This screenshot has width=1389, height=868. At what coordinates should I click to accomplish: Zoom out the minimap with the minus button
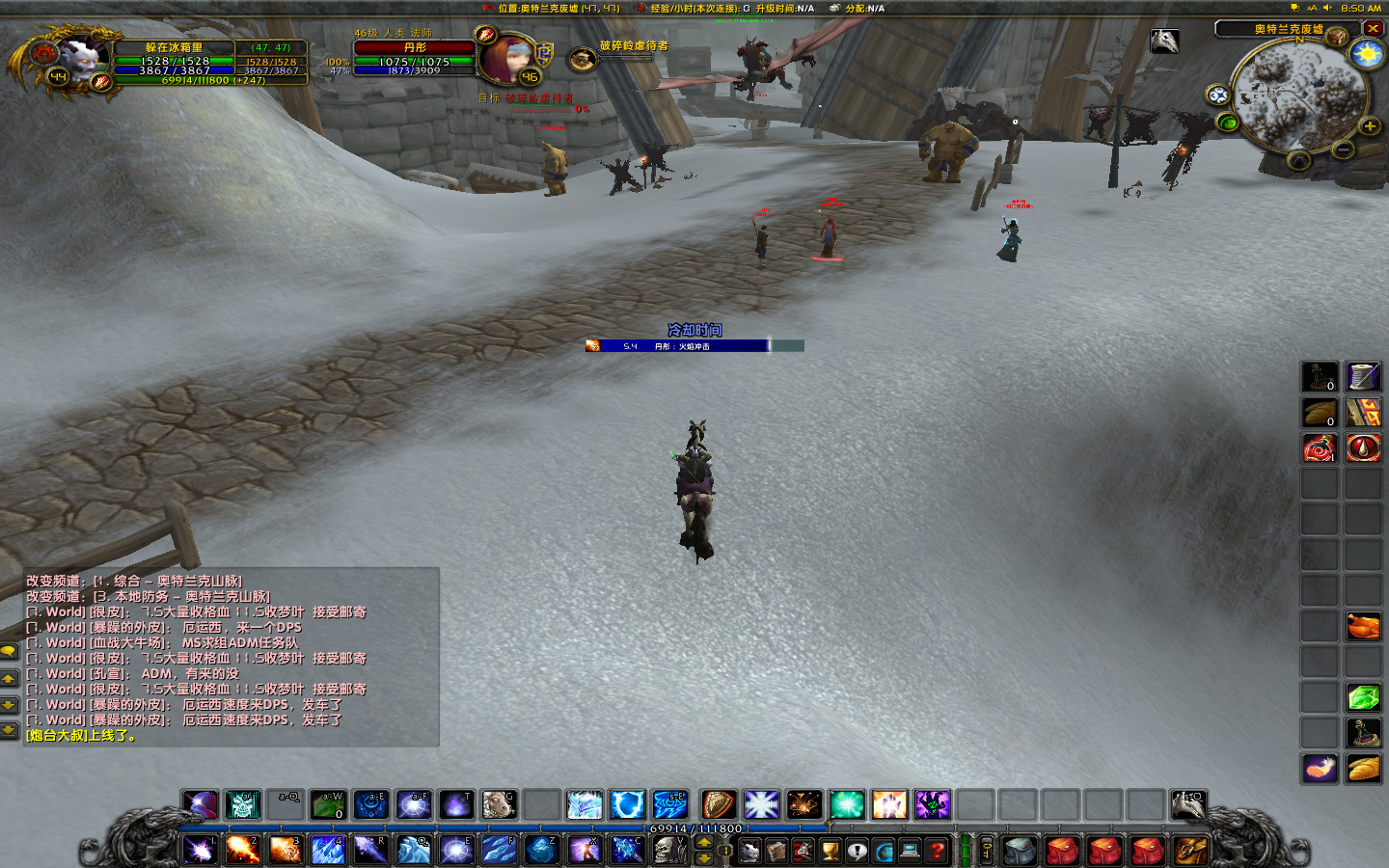click(x=1343, y=149)
